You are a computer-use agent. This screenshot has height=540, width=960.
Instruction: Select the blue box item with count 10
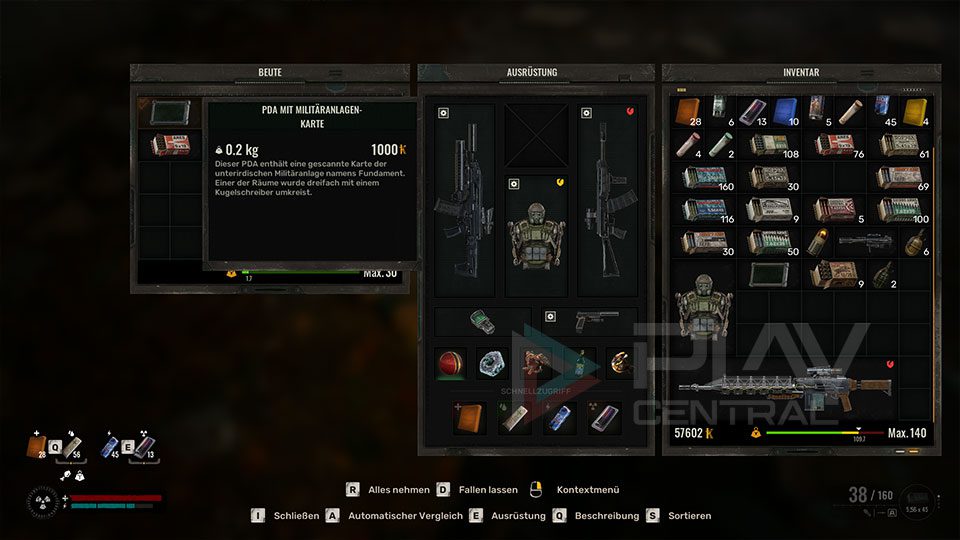pyautogui.click(x=786, y=111)
